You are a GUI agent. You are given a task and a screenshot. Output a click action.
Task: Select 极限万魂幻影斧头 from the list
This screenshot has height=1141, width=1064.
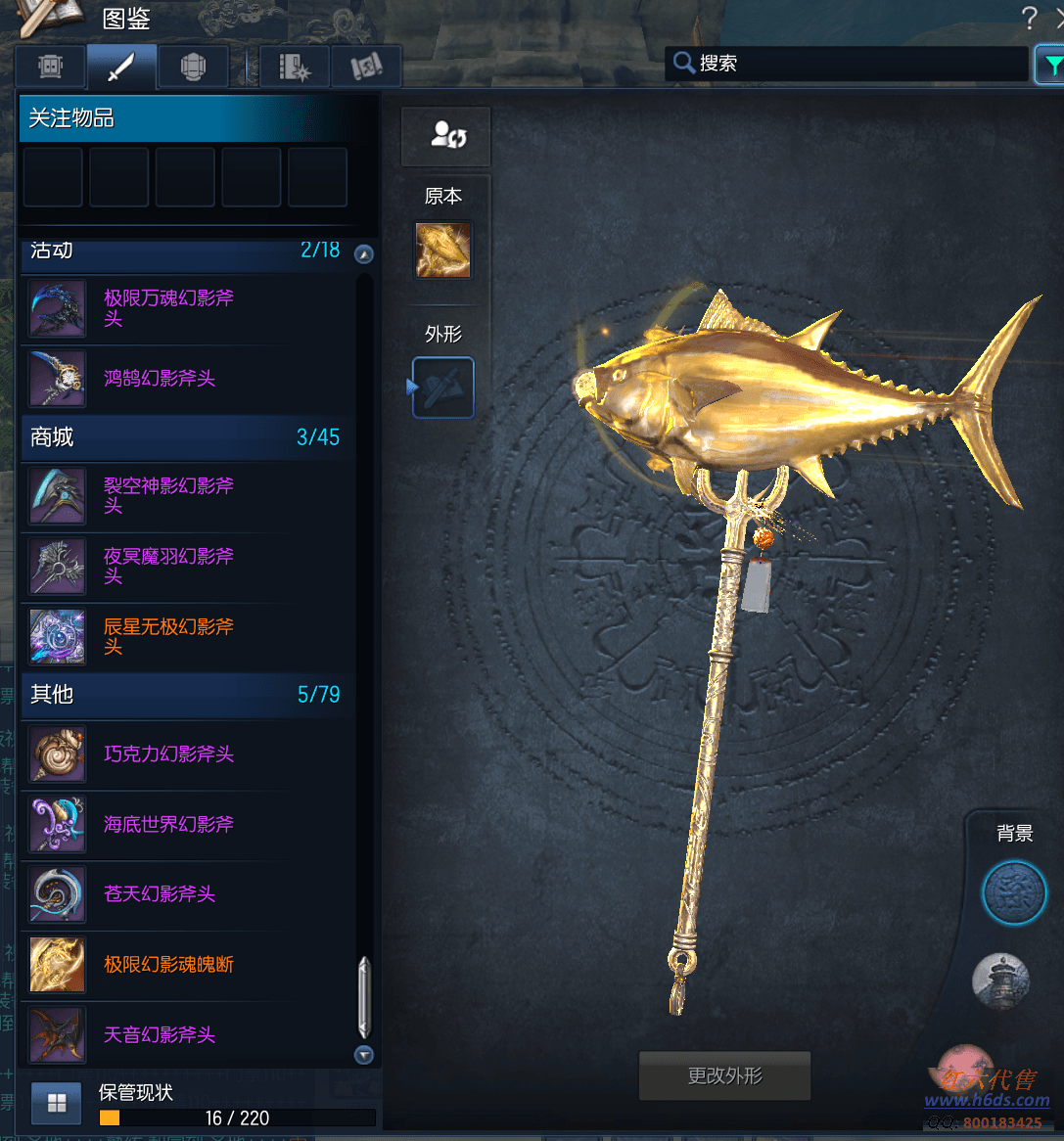[168, 307]
